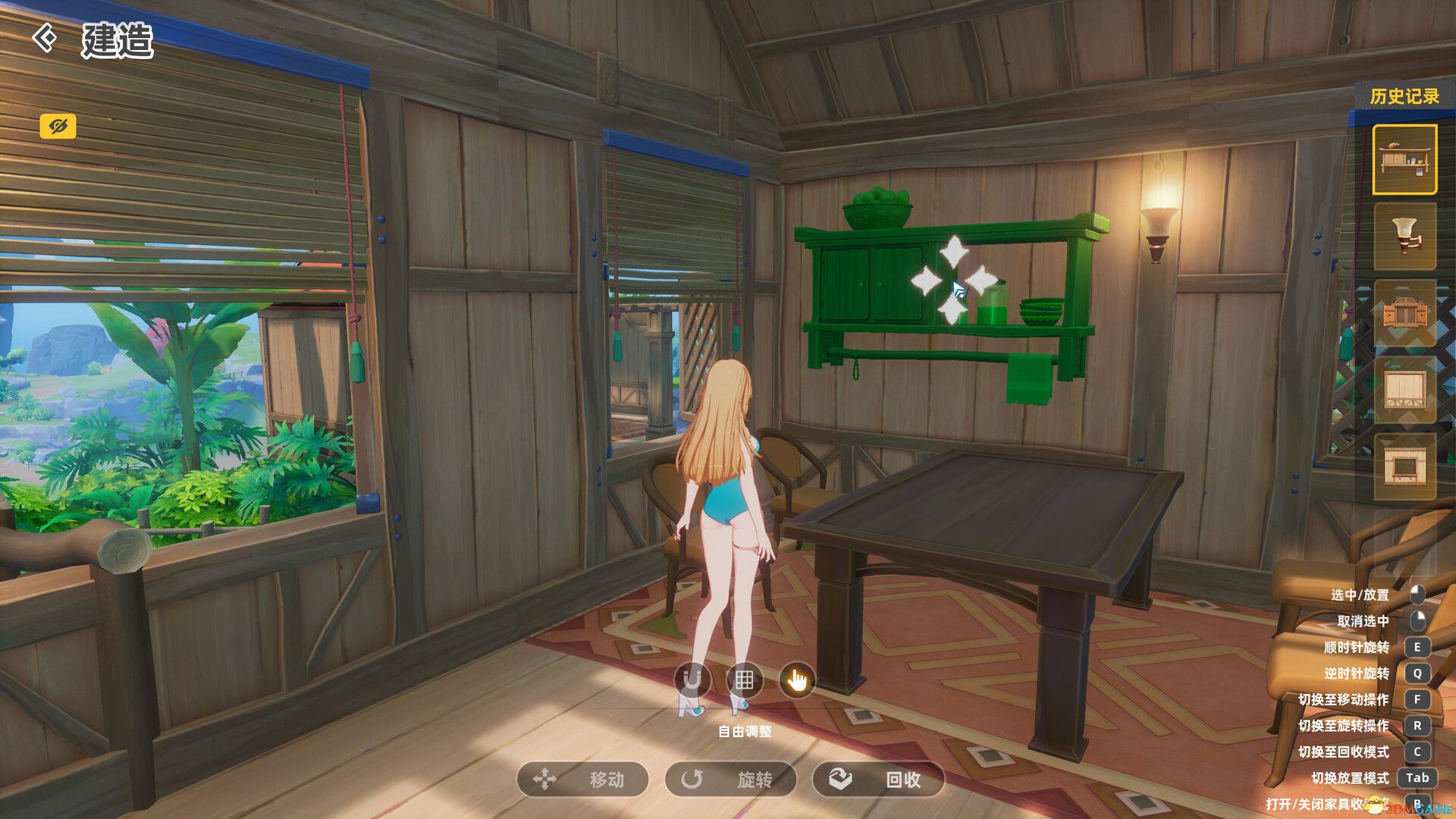Select the wall lamp in history panel
The width and height of the screenshot is (1456, 819).
pos(1407,237)
